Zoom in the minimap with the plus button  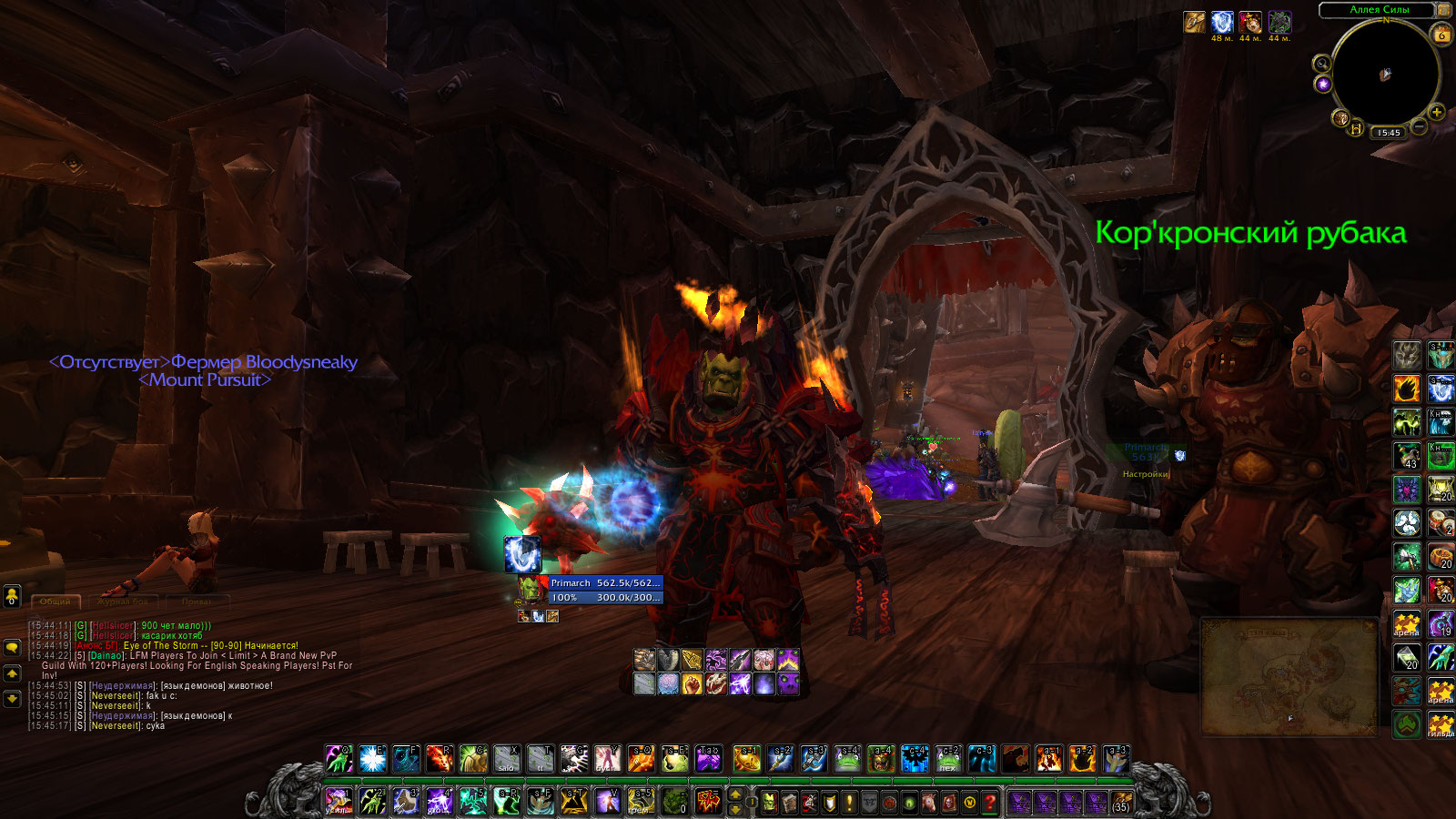click(x=1436, y=112)
